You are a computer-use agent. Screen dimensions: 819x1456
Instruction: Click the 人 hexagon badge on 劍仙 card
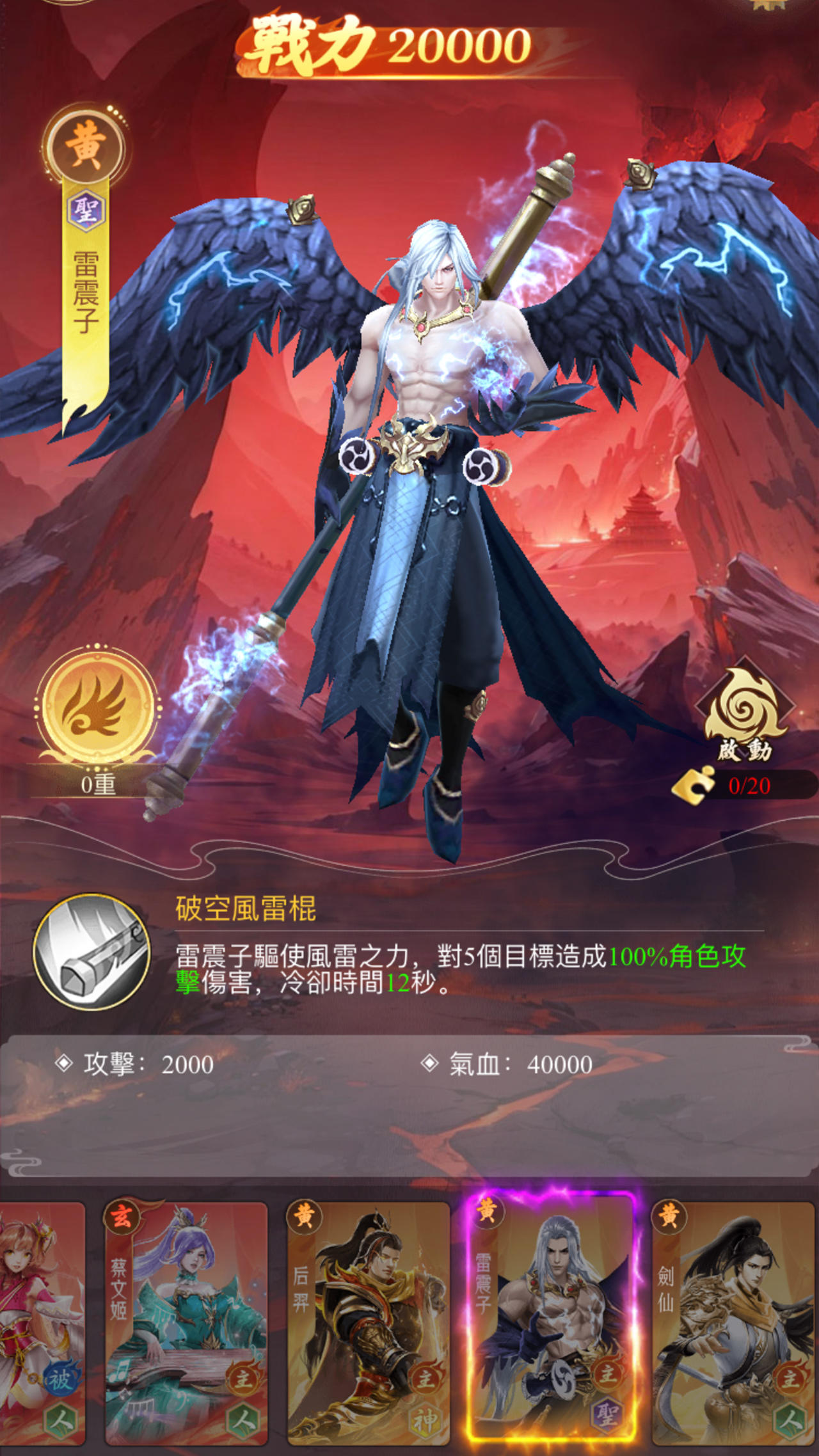[789, 1419]
